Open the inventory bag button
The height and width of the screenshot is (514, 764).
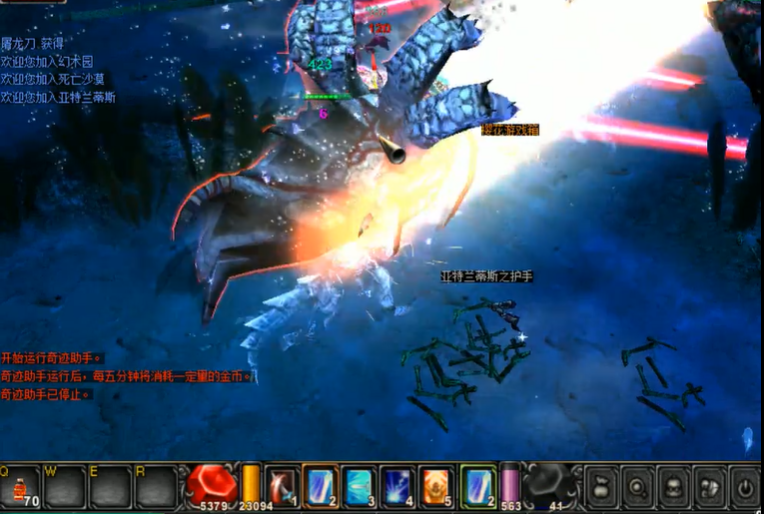601,488
